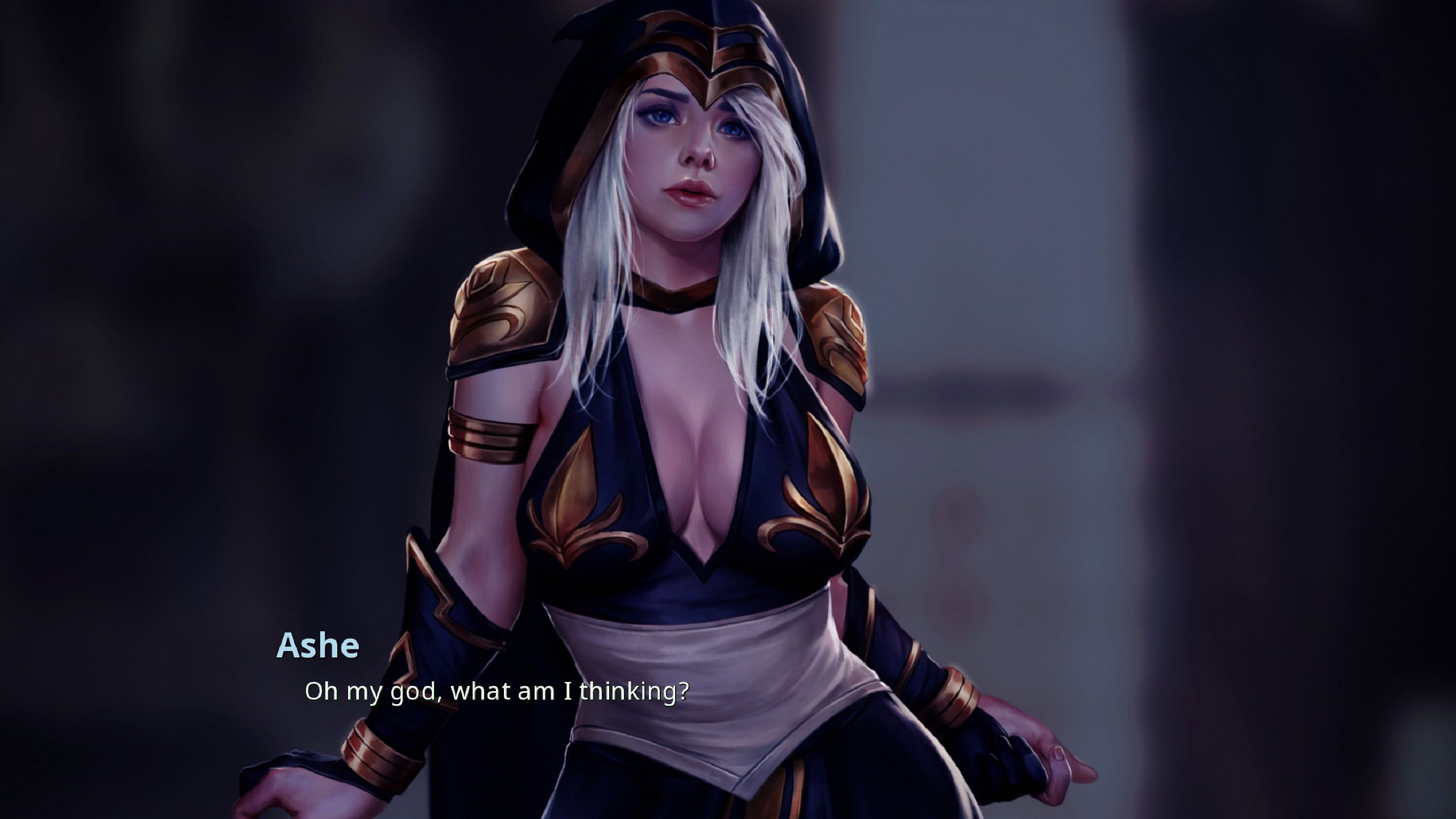The image size is (1456, 819).
Task: Click Ashe's golden shoulder armor
Action: [x=500, y=307]
